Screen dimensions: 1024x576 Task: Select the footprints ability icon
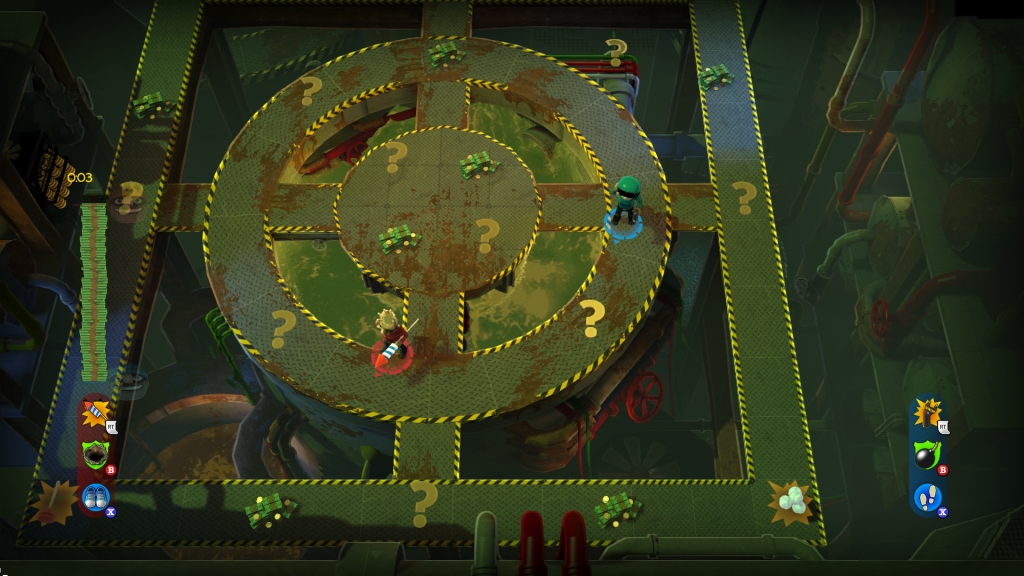click(927, 496)
